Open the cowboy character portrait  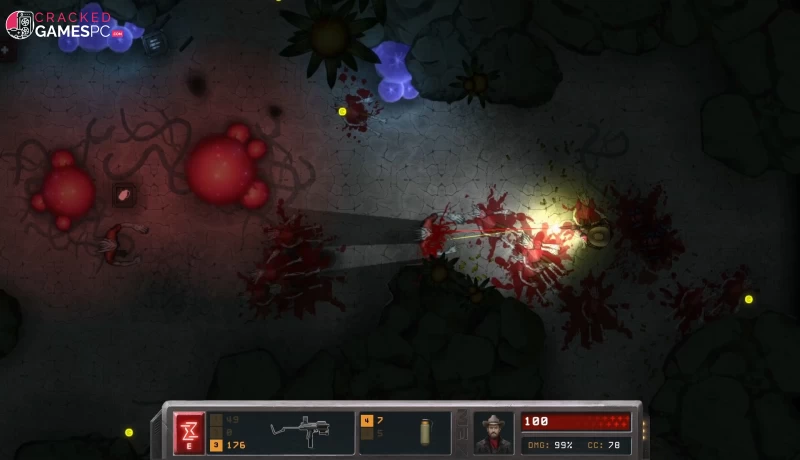pyautogui.click(x=493, y=432)
